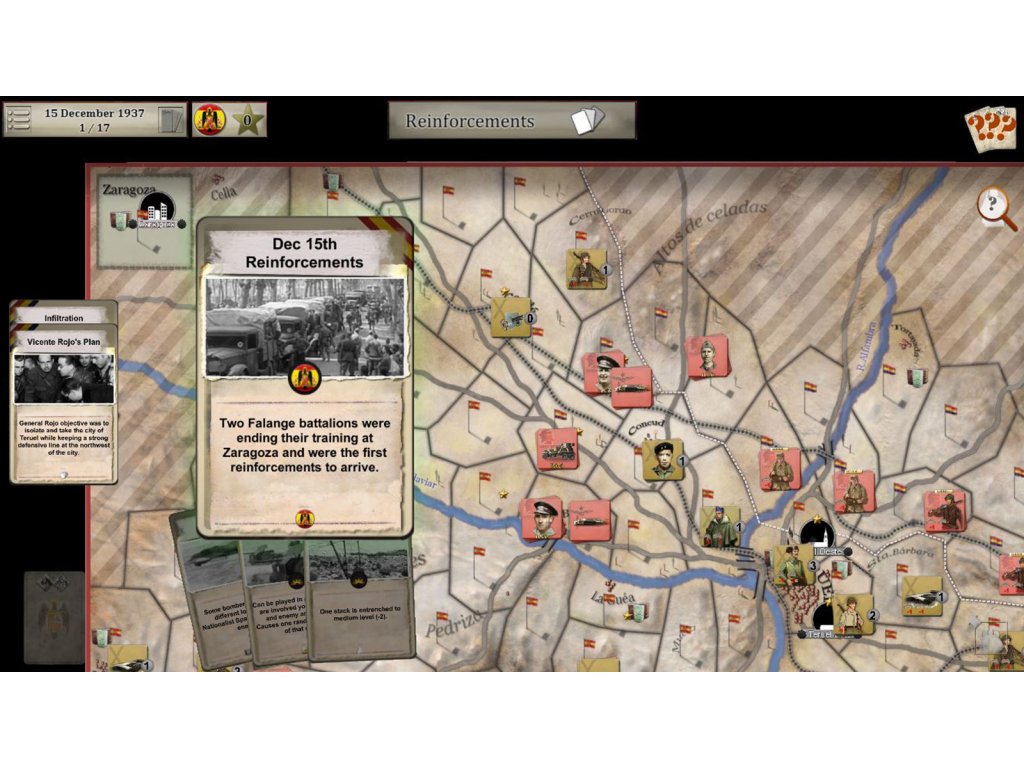The image size is (1024, 768).
Task: Select the Zaragoza off-map box
Action: click(x=145, y=221)
